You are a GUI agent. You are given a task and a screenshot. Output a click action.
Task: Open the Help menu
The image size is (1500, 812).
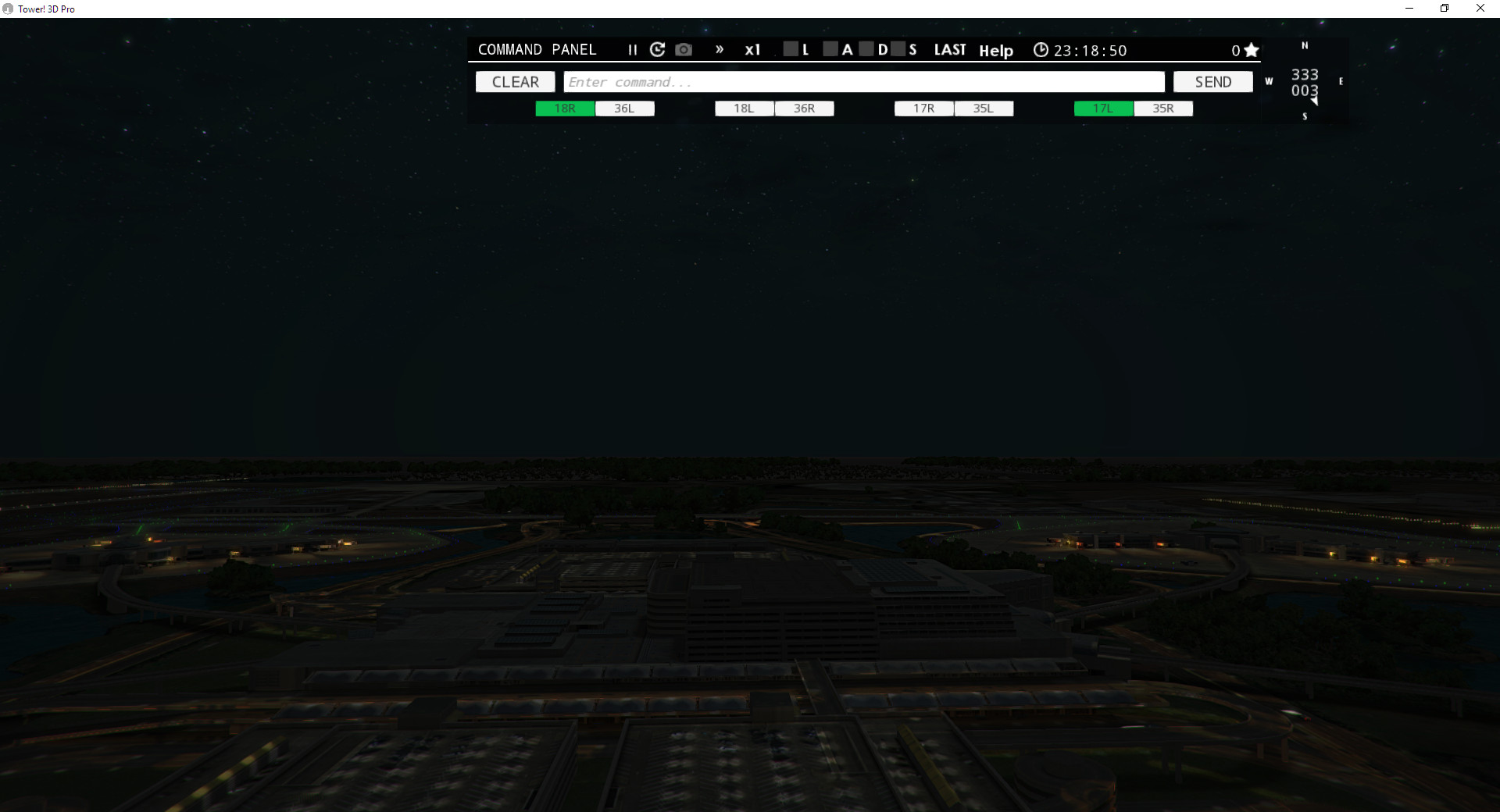click(996, 50)
